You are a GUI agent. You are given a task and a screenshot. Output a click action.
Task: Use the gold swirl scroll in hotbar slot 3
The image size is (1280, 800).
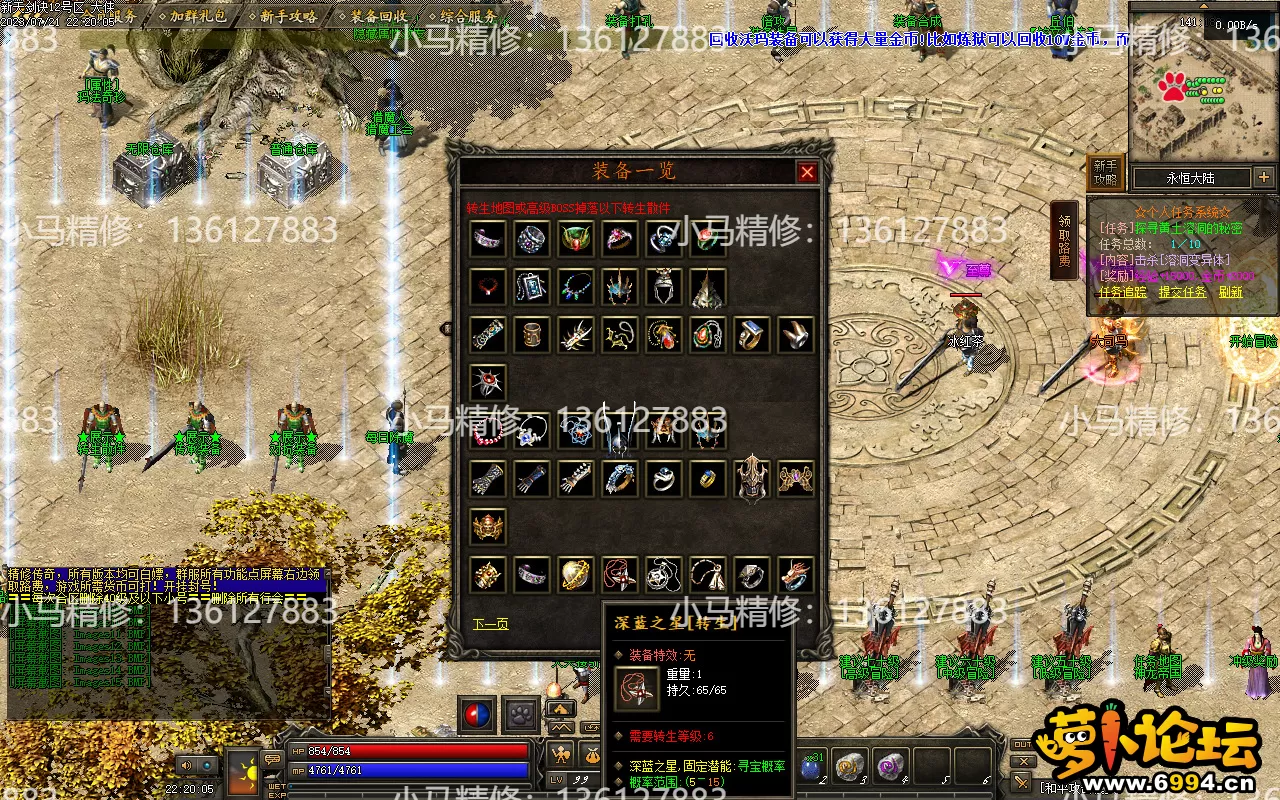click(850, 766)
